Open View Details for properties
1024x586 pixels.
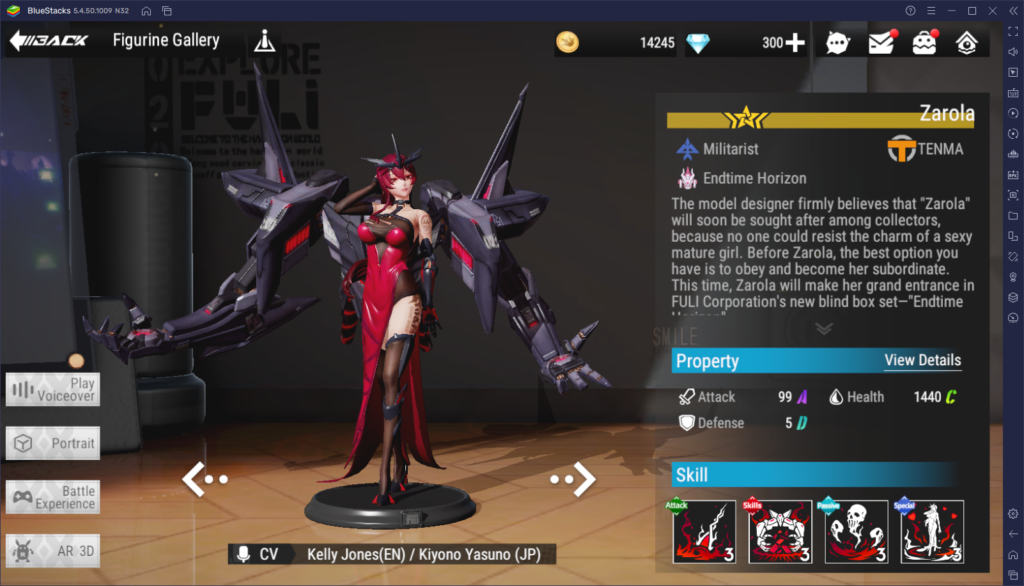pyautogui.click(x=922, y=360)
